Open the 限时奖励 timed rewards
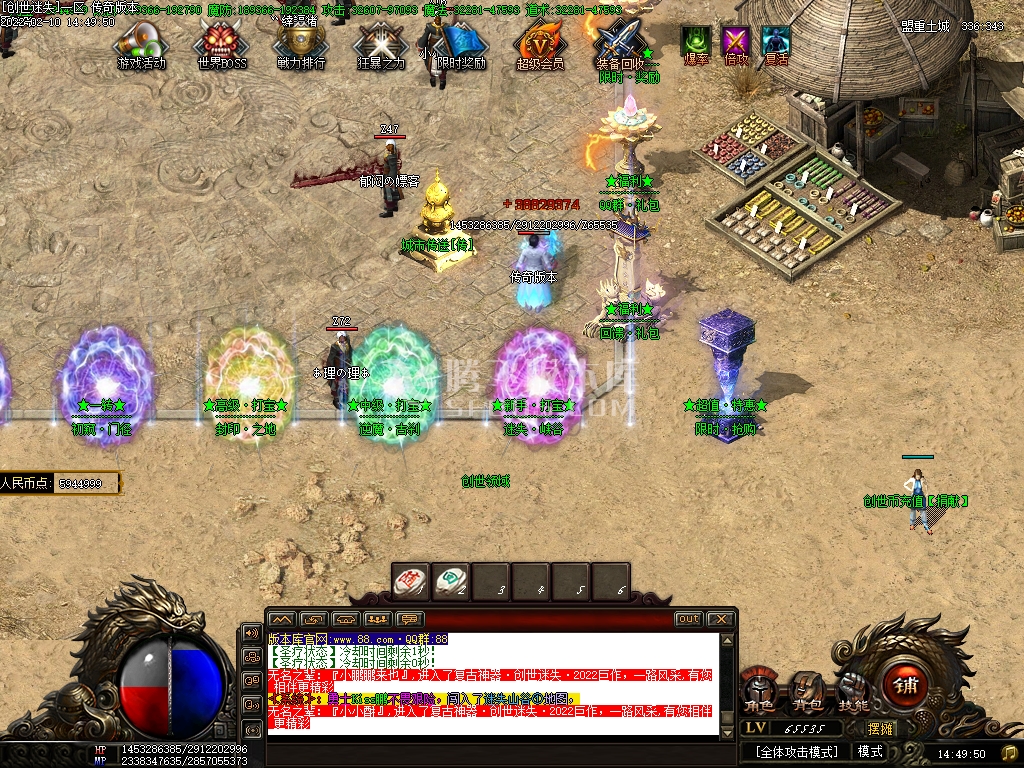The height and width of the screenshot is (768, 1024). point(461,43)
